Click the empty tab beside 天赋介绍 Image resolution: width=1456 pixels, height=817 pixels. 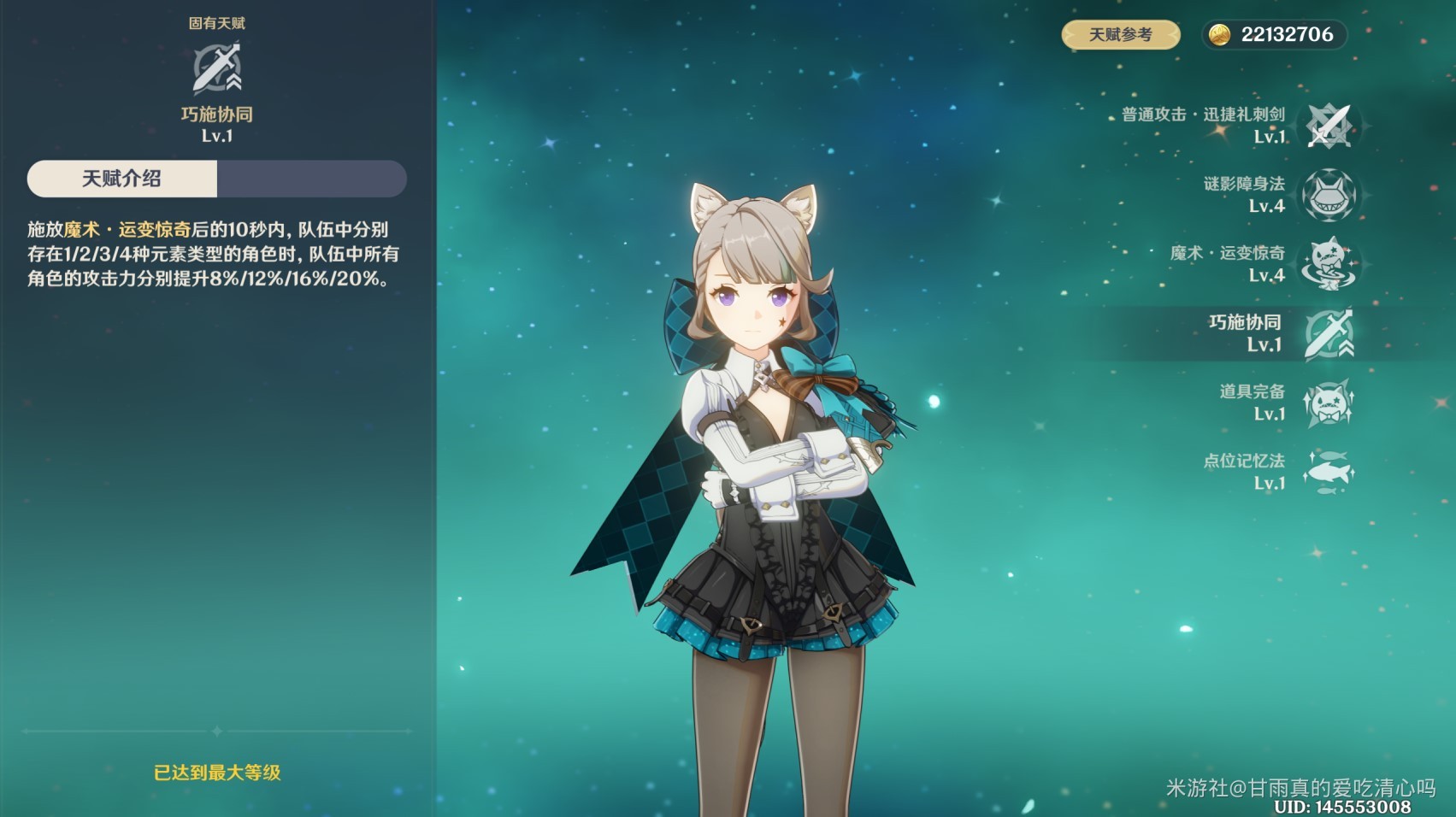(311, 179)
